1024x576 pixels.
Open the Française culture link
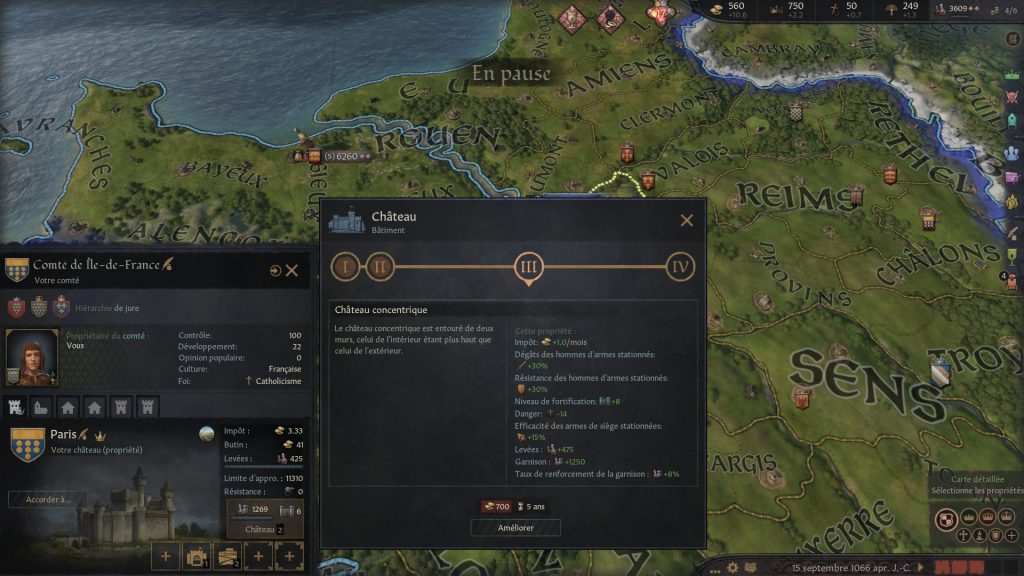point(284,369)
